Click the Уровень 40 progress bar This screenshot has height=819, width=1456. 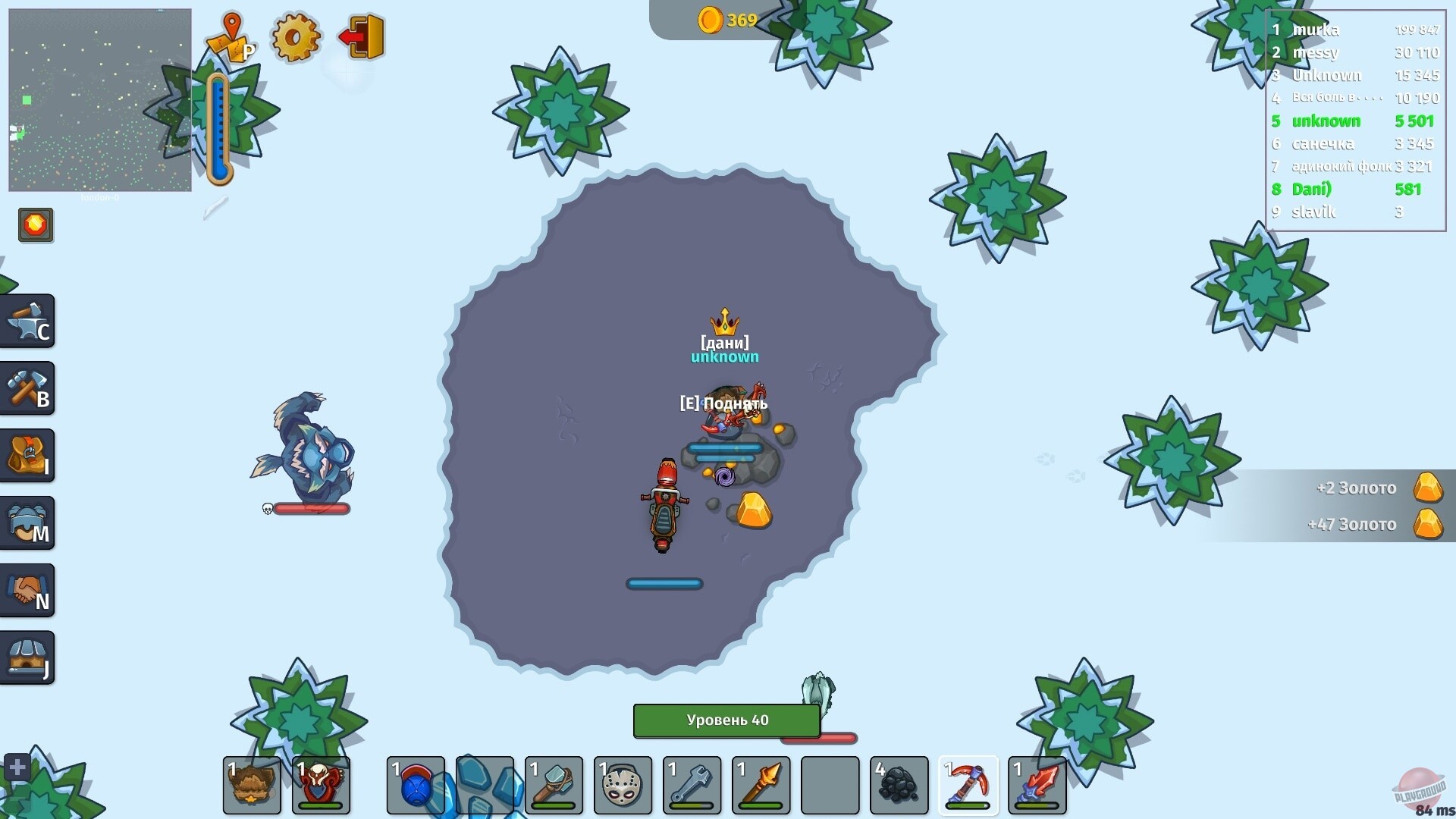point(726,721)
